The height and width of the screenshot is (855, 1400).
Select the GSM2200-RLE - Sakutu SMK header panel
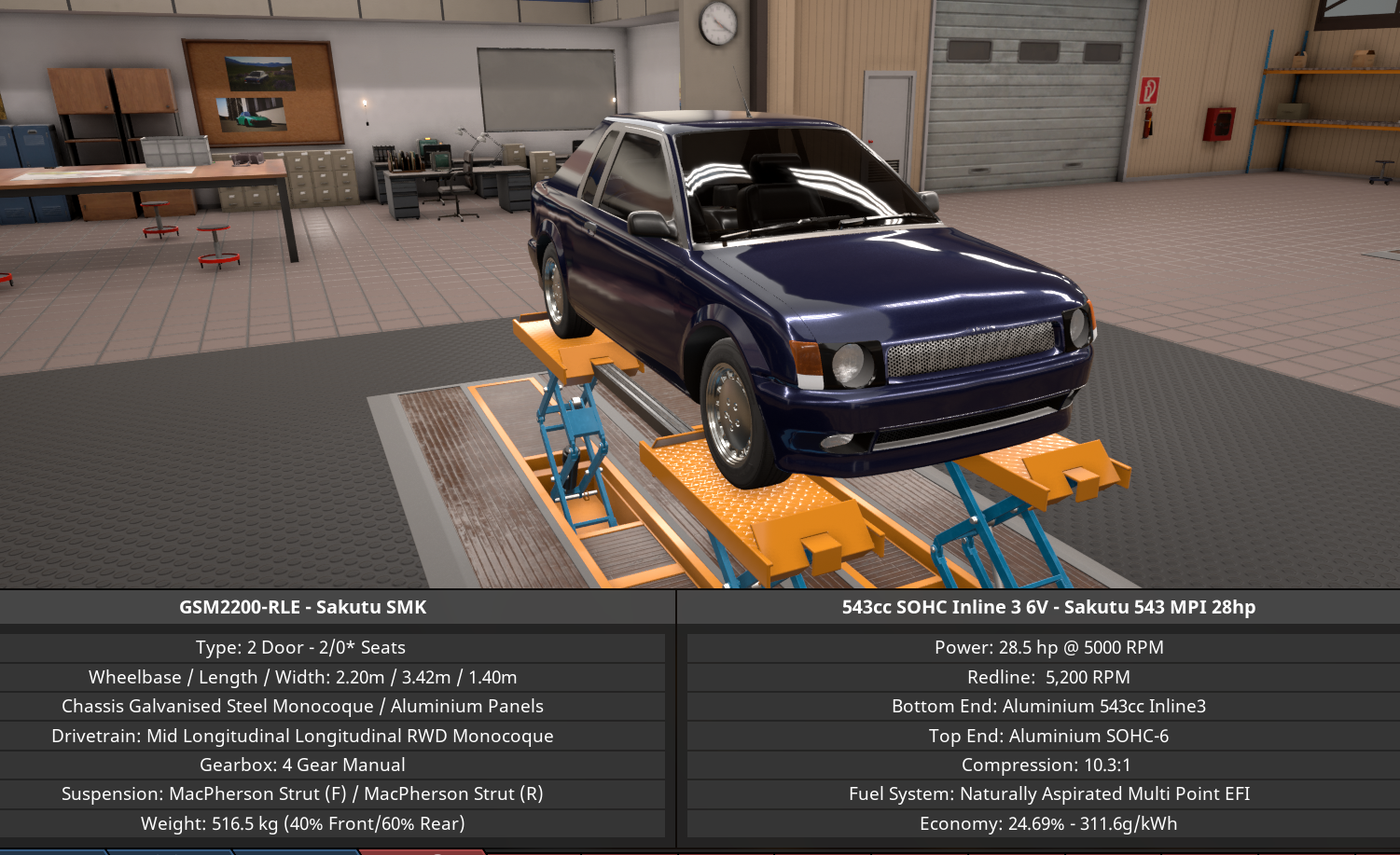[303, 606]
